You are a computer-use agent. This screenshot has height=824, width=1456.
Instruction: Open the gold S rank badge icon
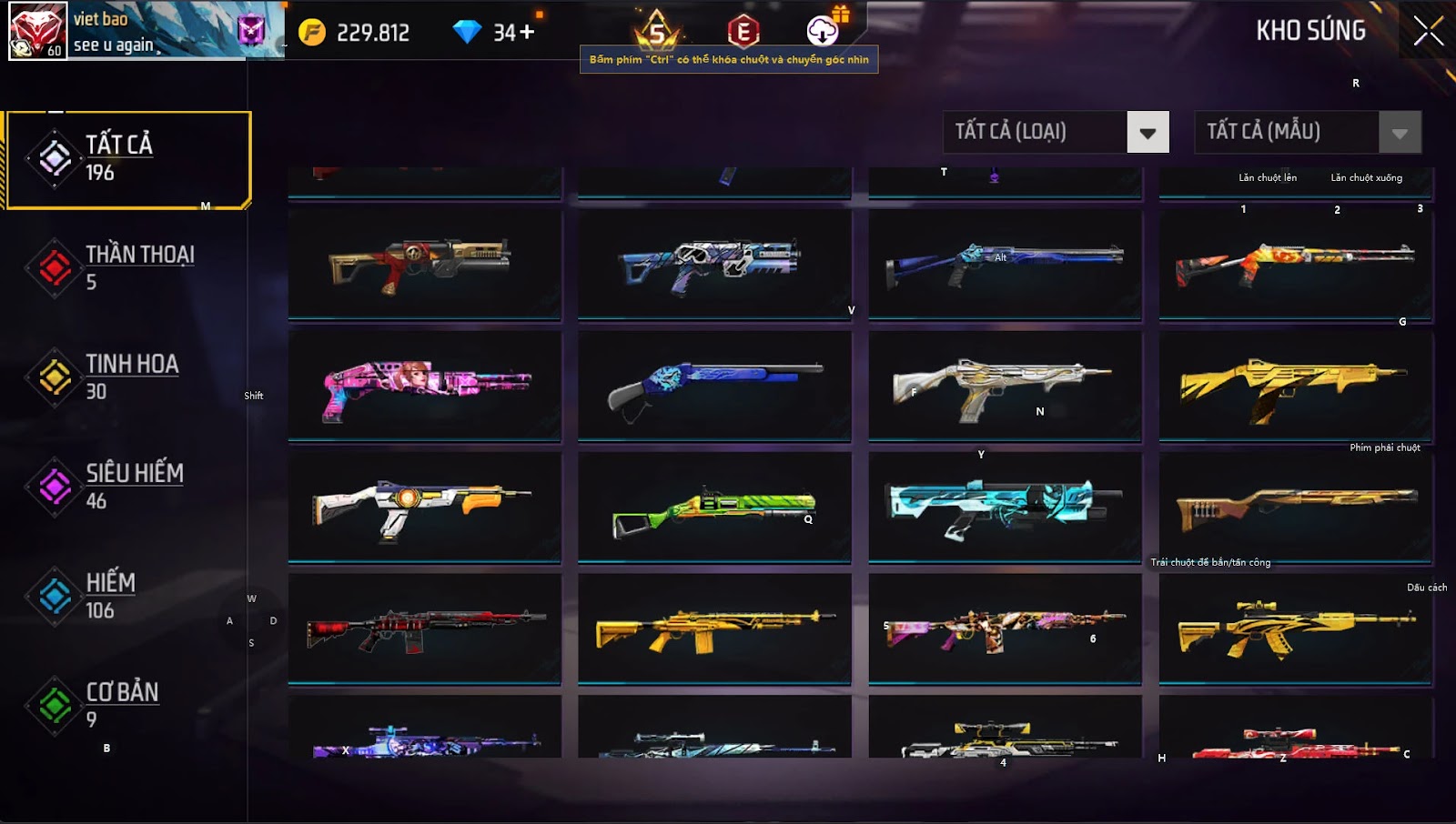[x=657, y=33]
